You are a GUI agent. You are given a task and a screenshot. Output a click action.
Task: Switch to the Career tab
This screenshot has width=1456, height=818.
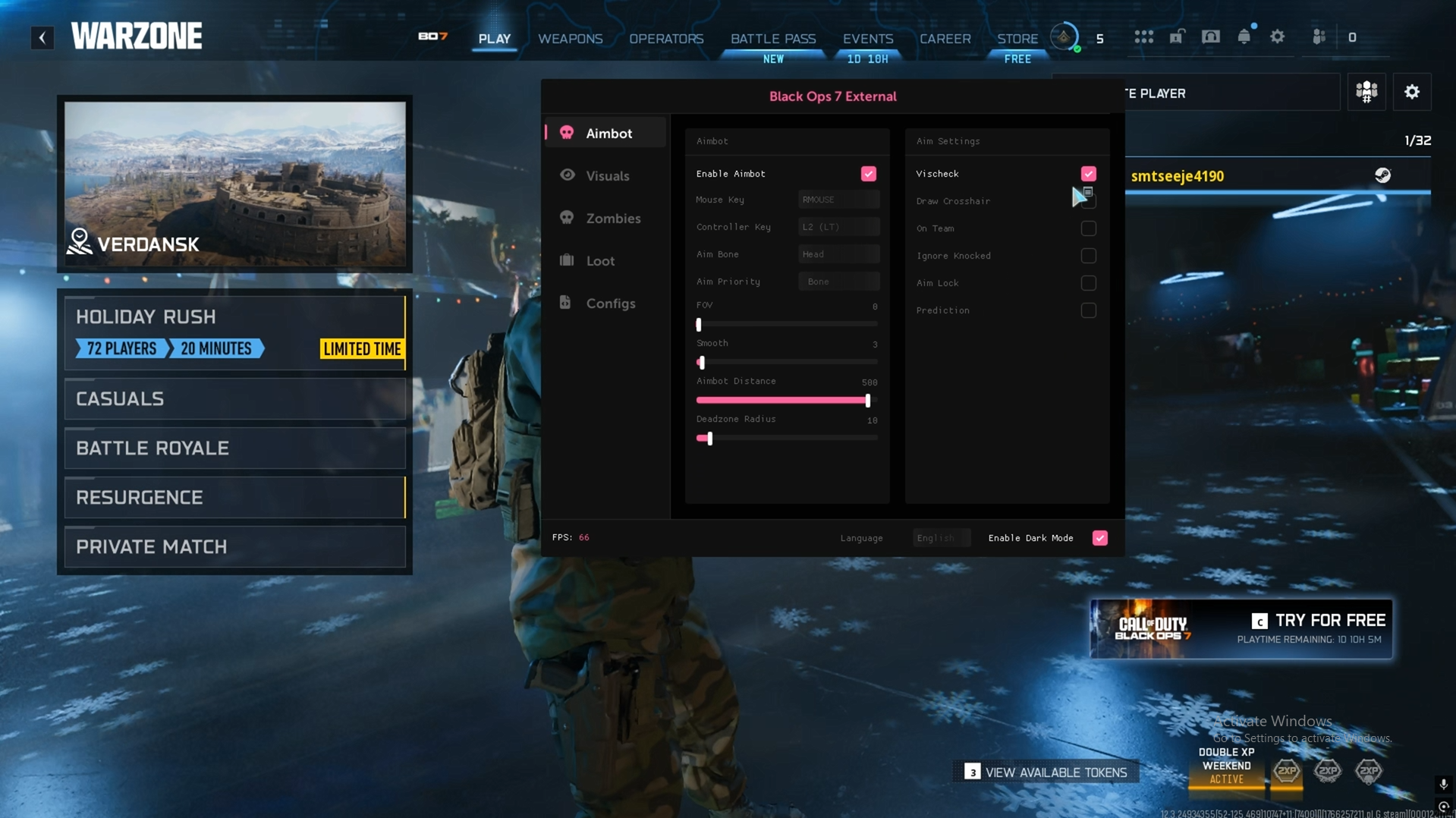pyautogui.click(x=945, y=39)
